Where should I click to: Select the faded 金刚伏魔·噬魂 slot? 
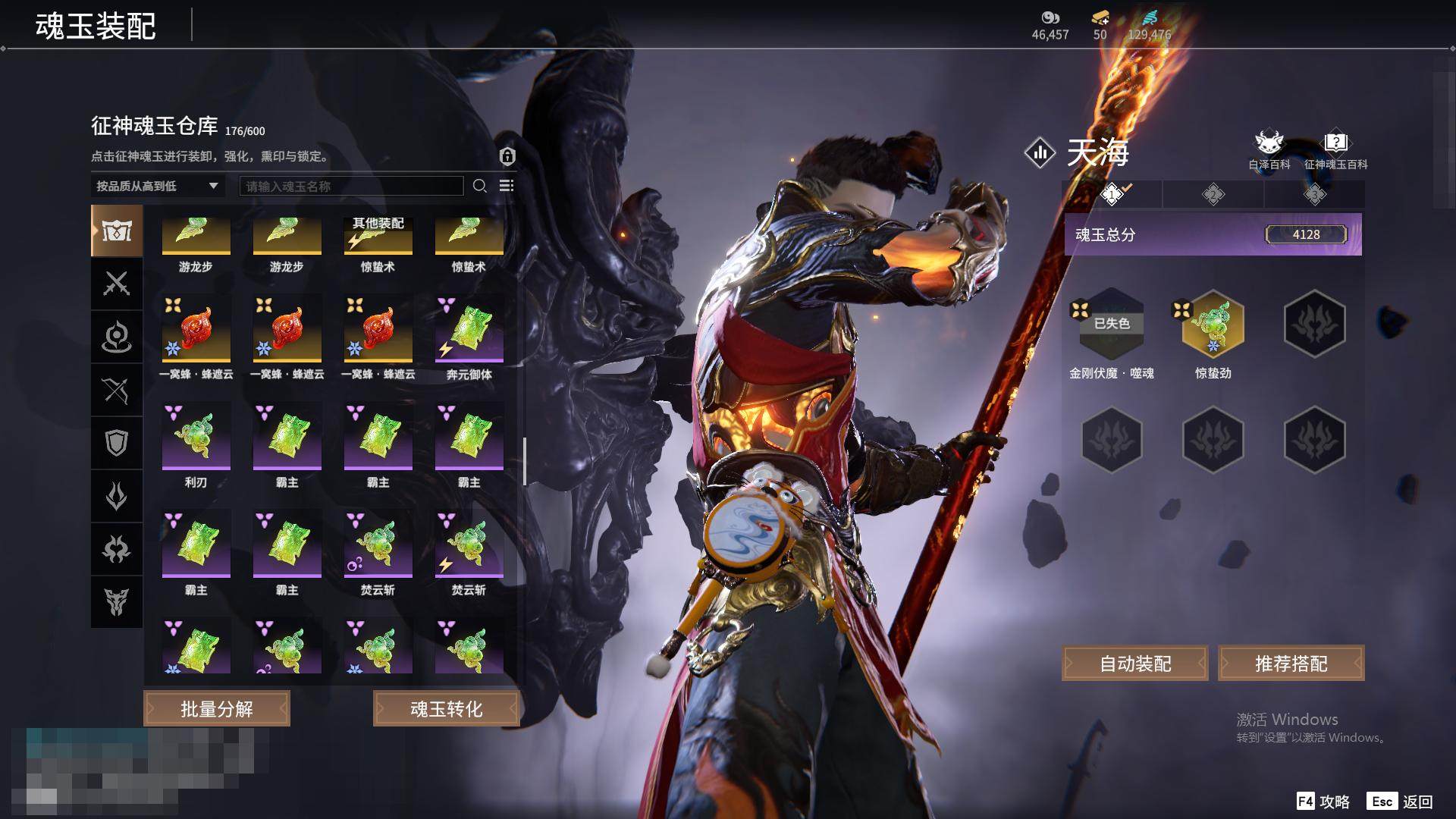tap(1111, 325)
